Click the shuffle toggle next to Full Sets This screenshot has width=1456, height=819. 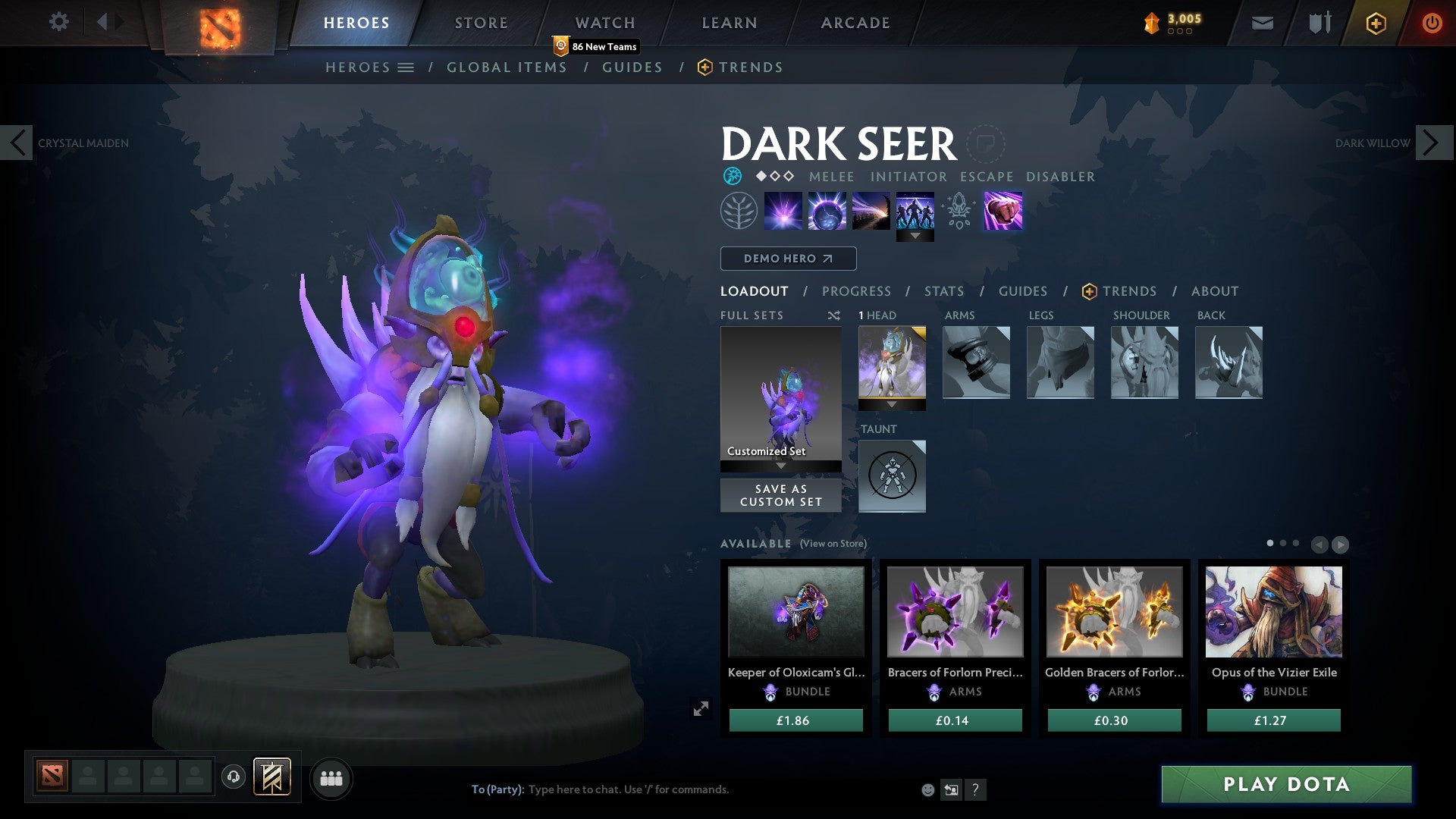(834, 315)
